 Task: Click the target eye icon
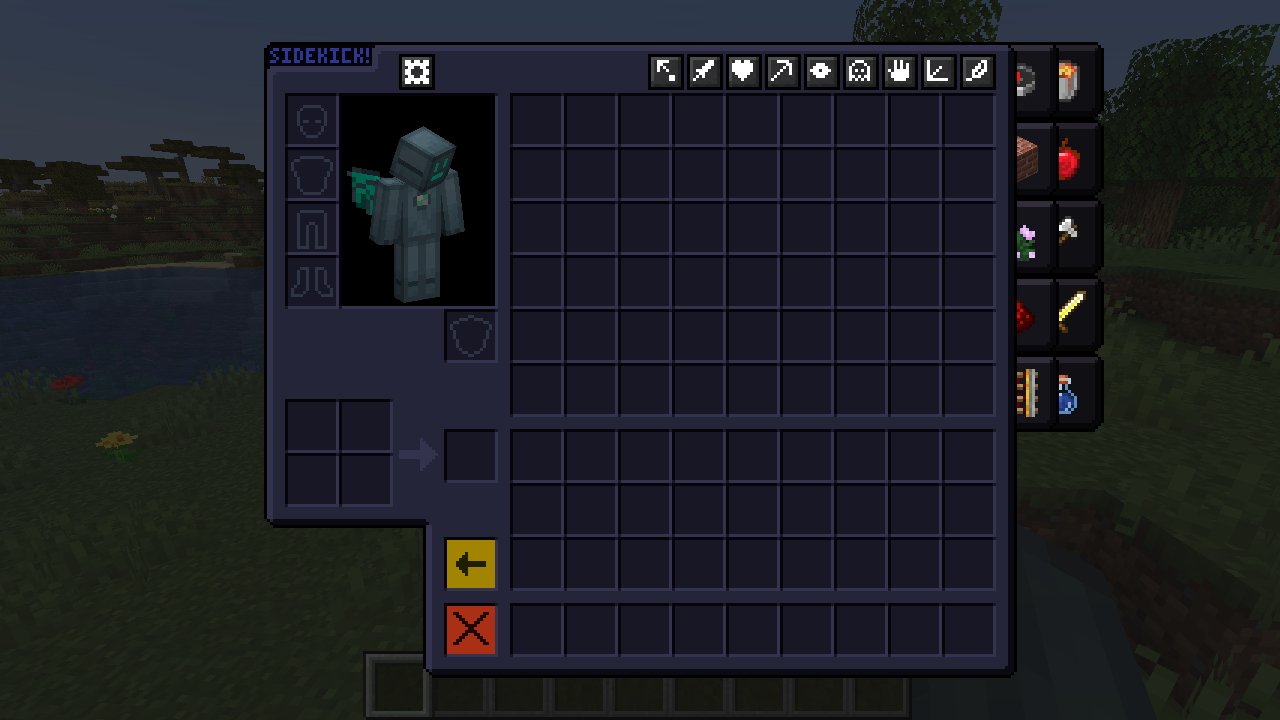tap(821, 71)
